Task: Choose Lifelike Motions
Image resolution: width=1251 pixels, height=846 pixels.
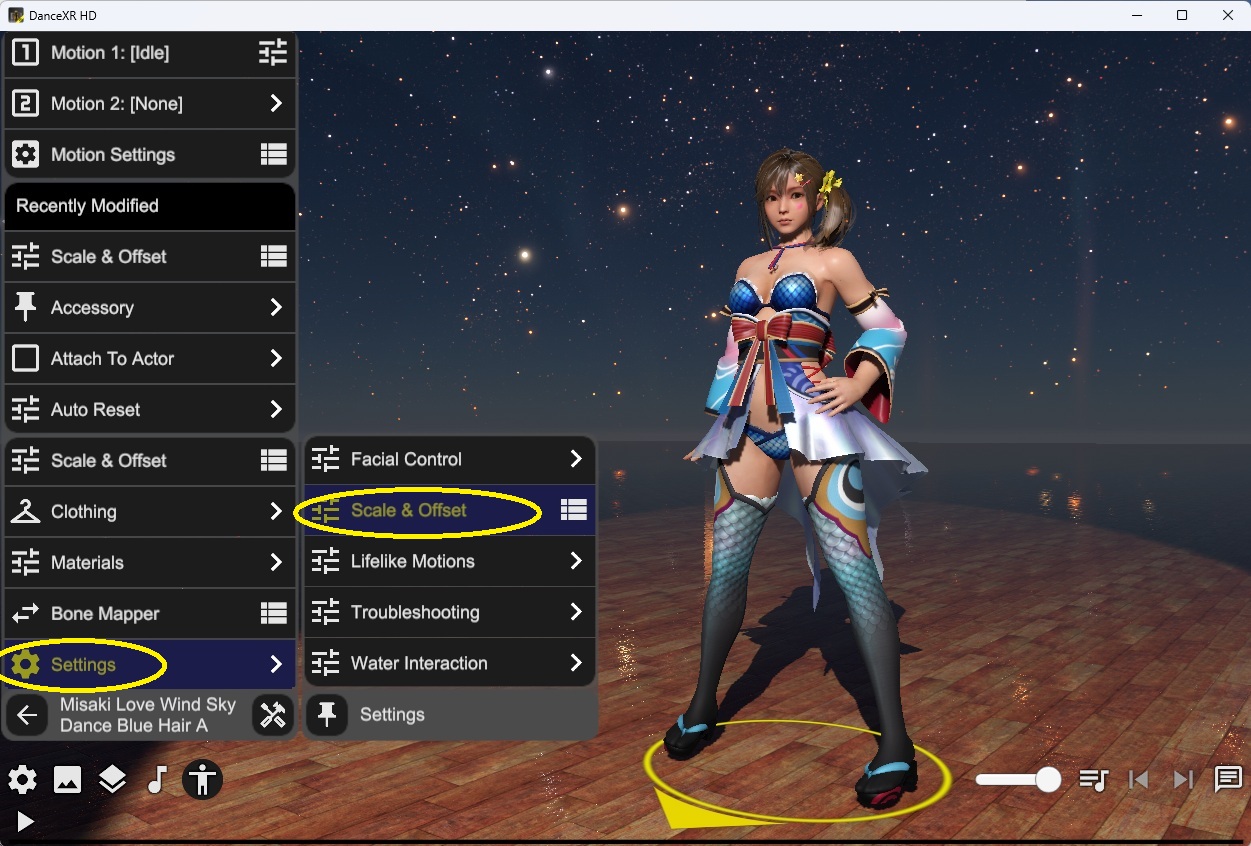Action: [x=449, y=562]
